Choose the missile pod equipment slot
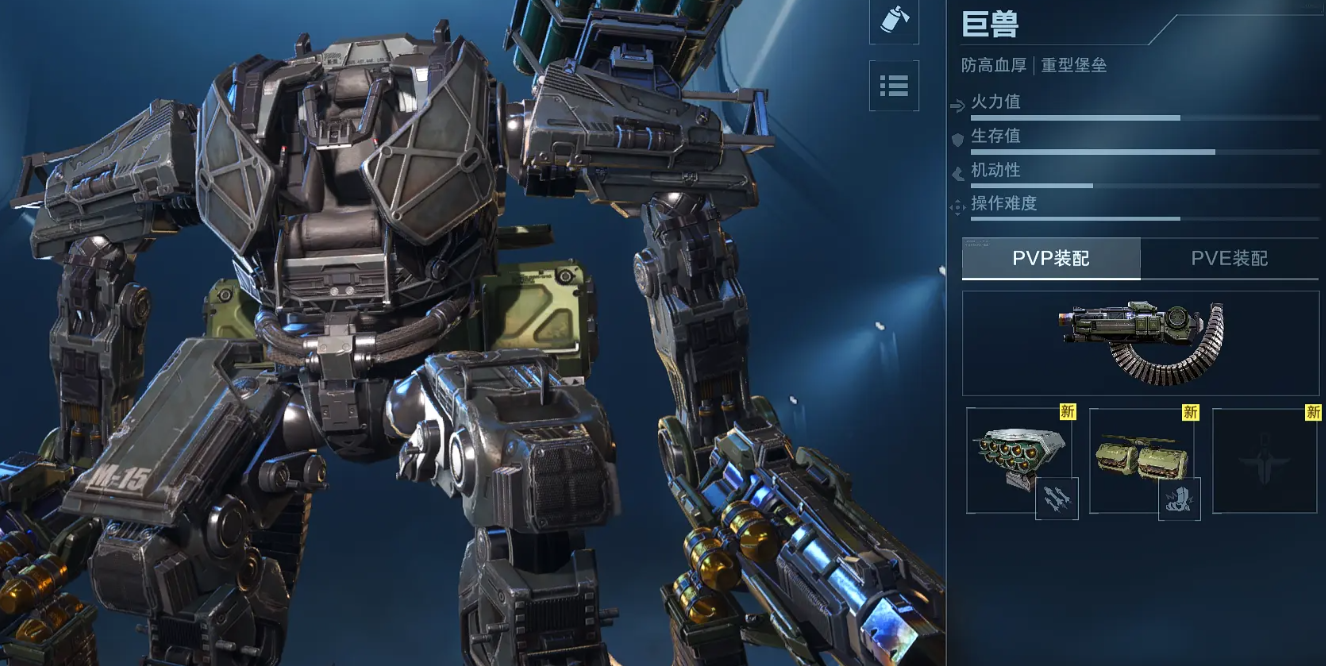The width and height of the screenshot is (1326, 666). tap(1016, 461)
